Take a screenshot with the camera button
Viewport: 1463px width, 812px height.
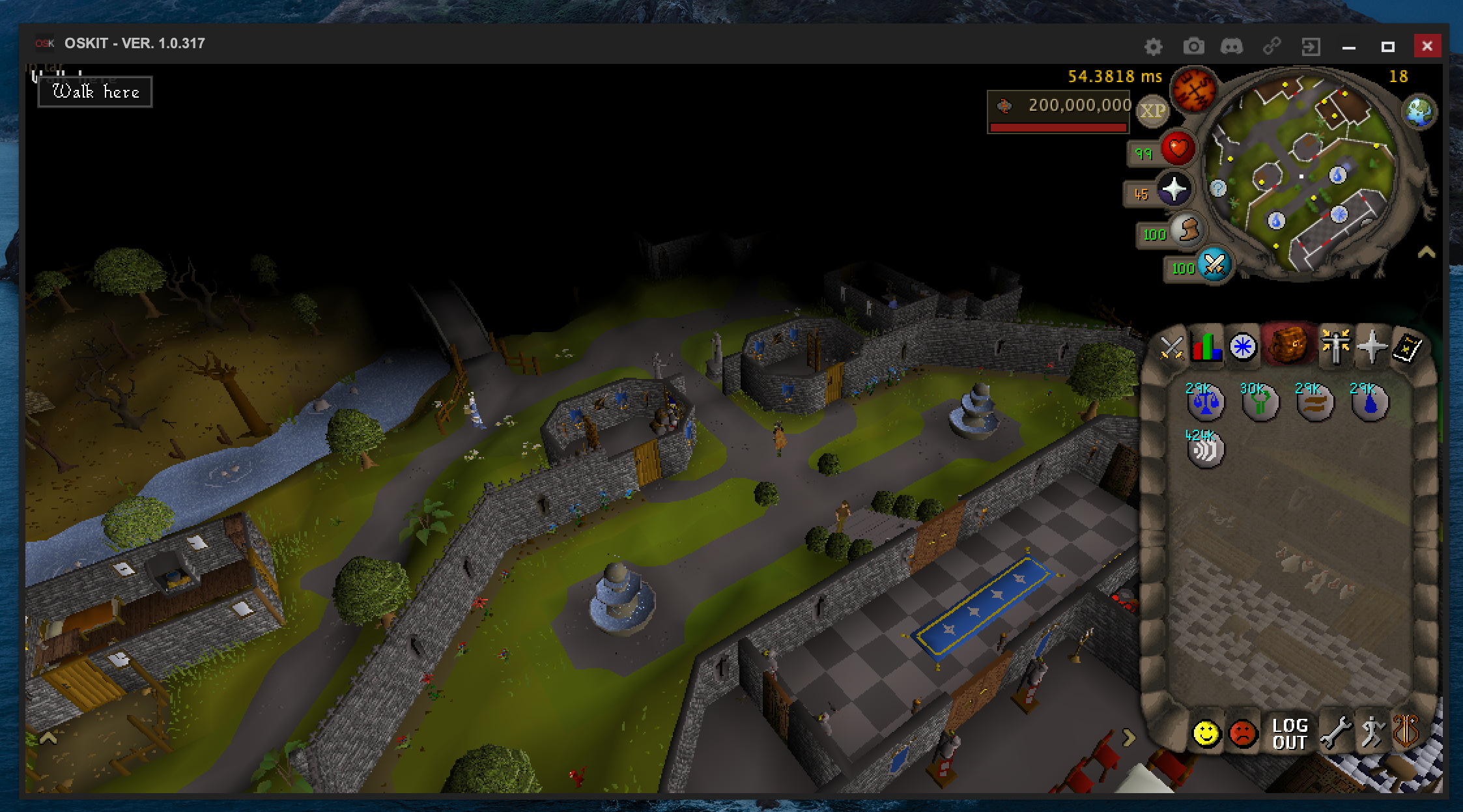coord(1193,46)
